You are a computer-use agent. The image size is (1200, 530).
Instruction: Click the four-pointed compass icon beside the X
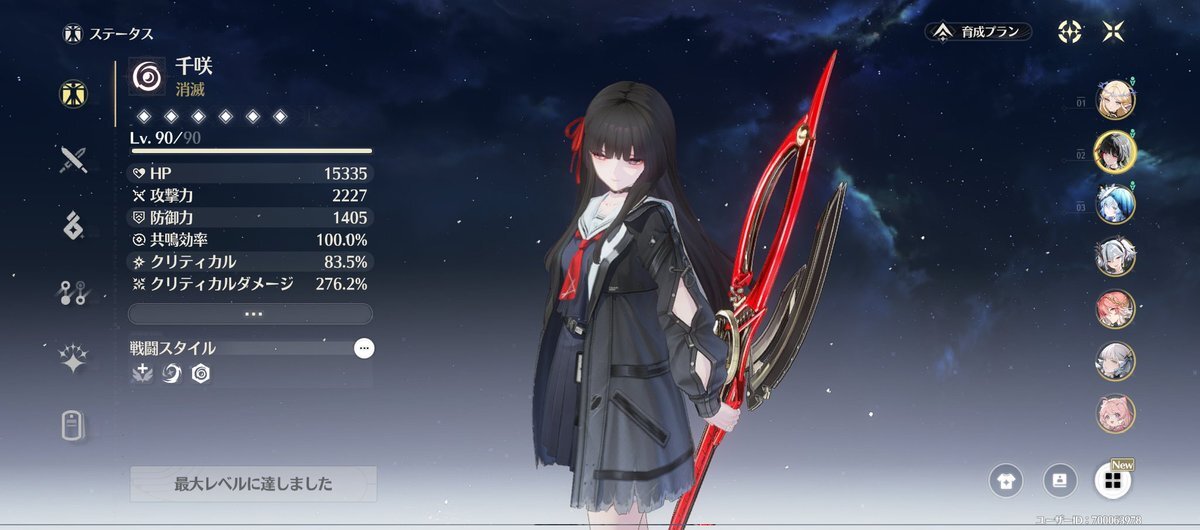coord(1069,31)
